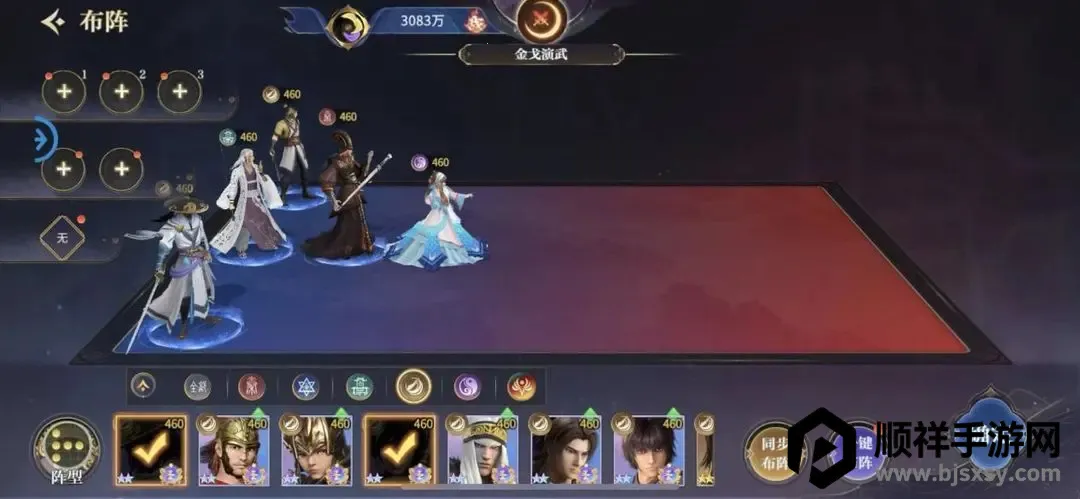Switch to the purple yin-yang faction filter
1080x499 pixels.
point(467,386)
